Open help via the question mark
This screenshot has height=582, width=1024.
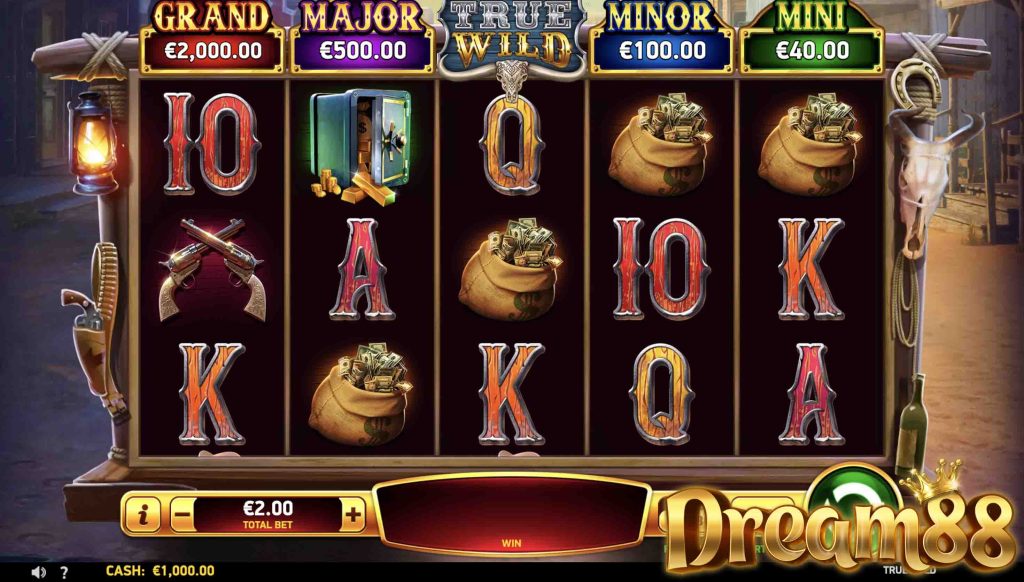pos(63,572)
